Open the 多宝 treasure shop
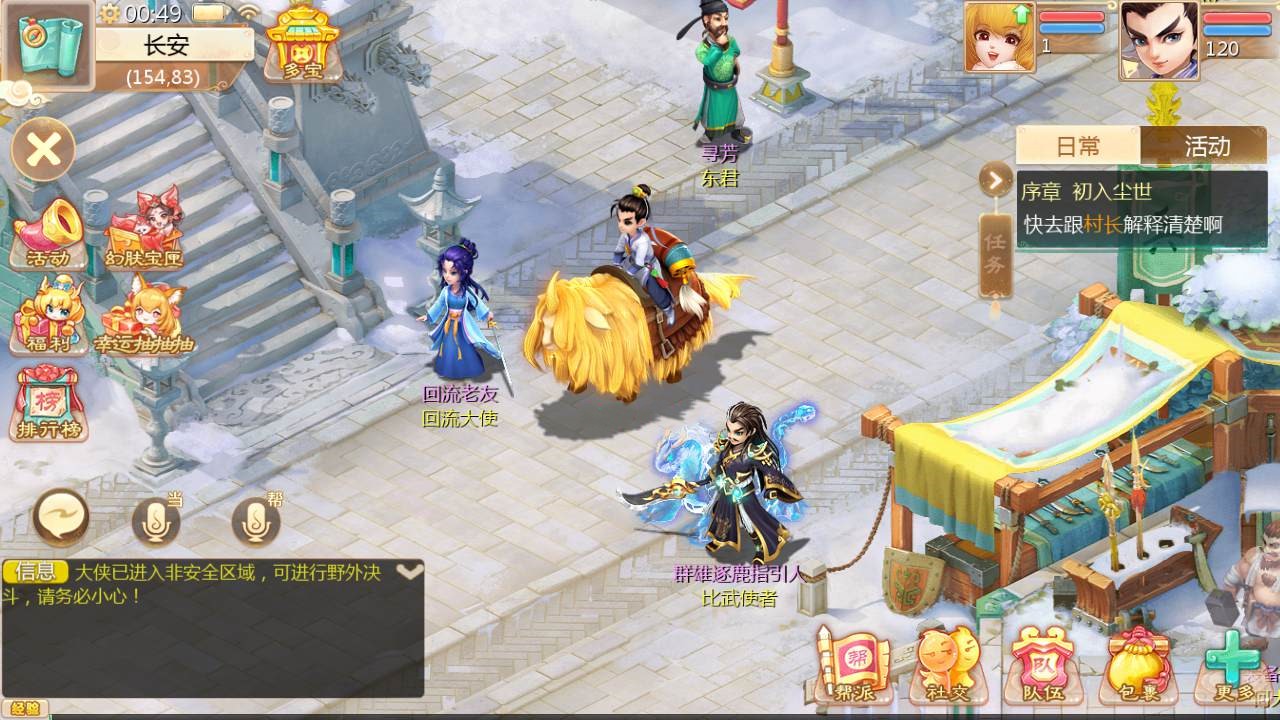Screen dimensions: 1280x720 tap(304, 42)
